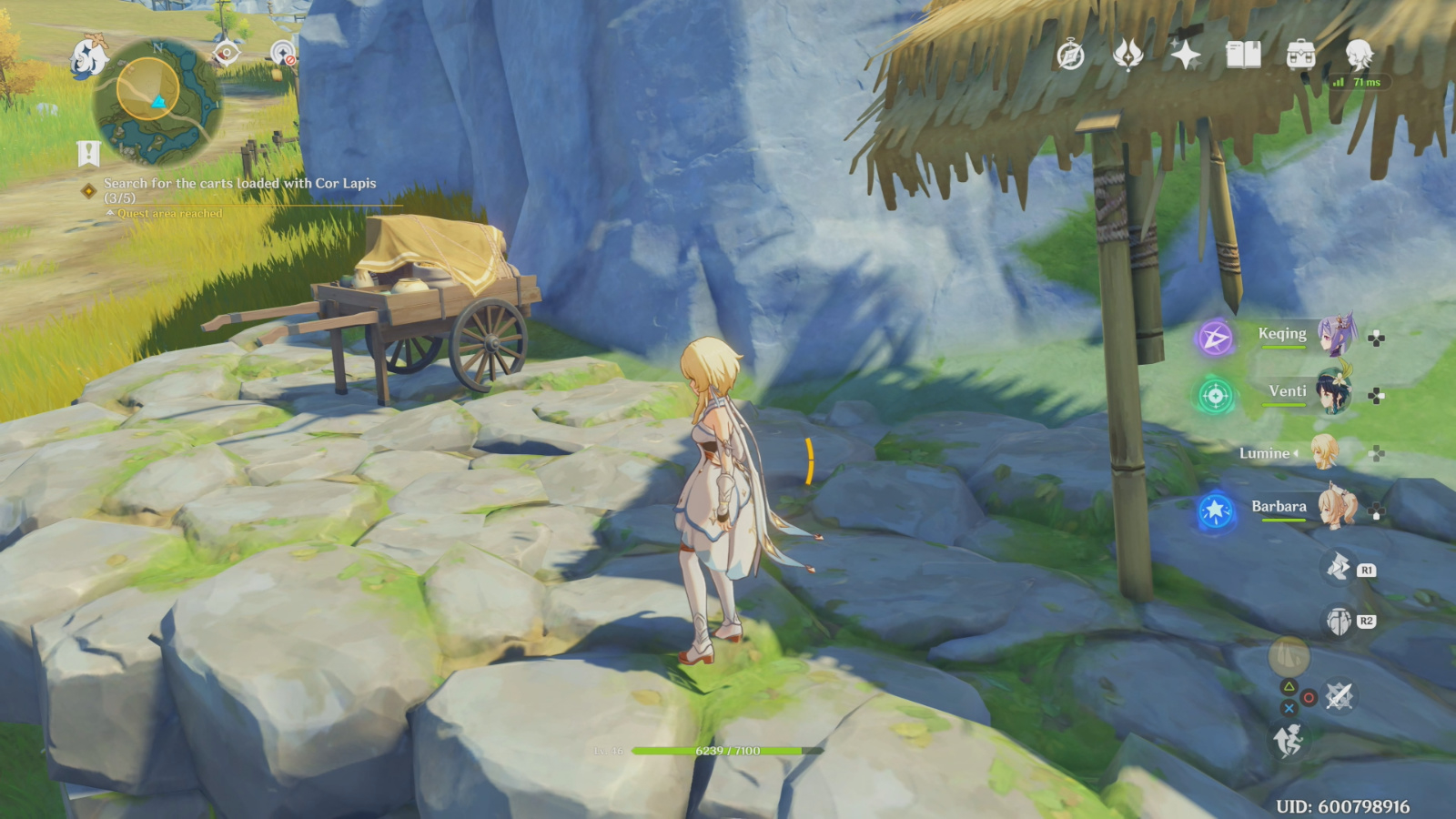Viewport: 1456px width, 819px height.
Task: Activate the geo elemental skill icon
Action: 1337,568
